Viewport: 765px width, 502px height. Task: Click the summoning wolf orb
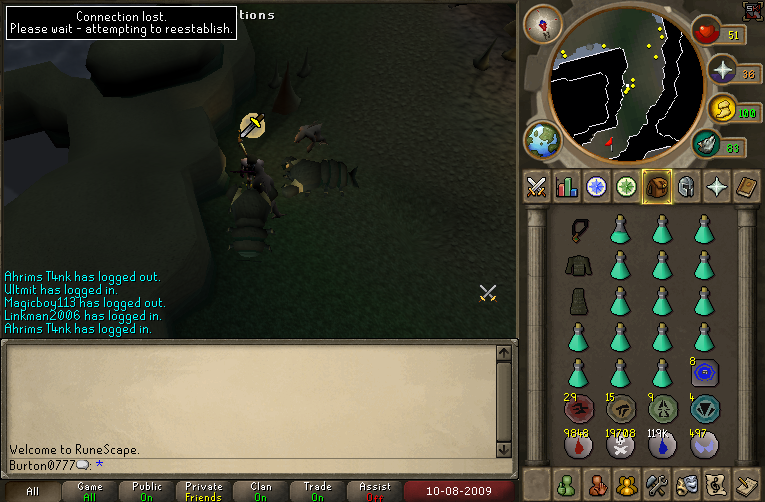(709, 144)
